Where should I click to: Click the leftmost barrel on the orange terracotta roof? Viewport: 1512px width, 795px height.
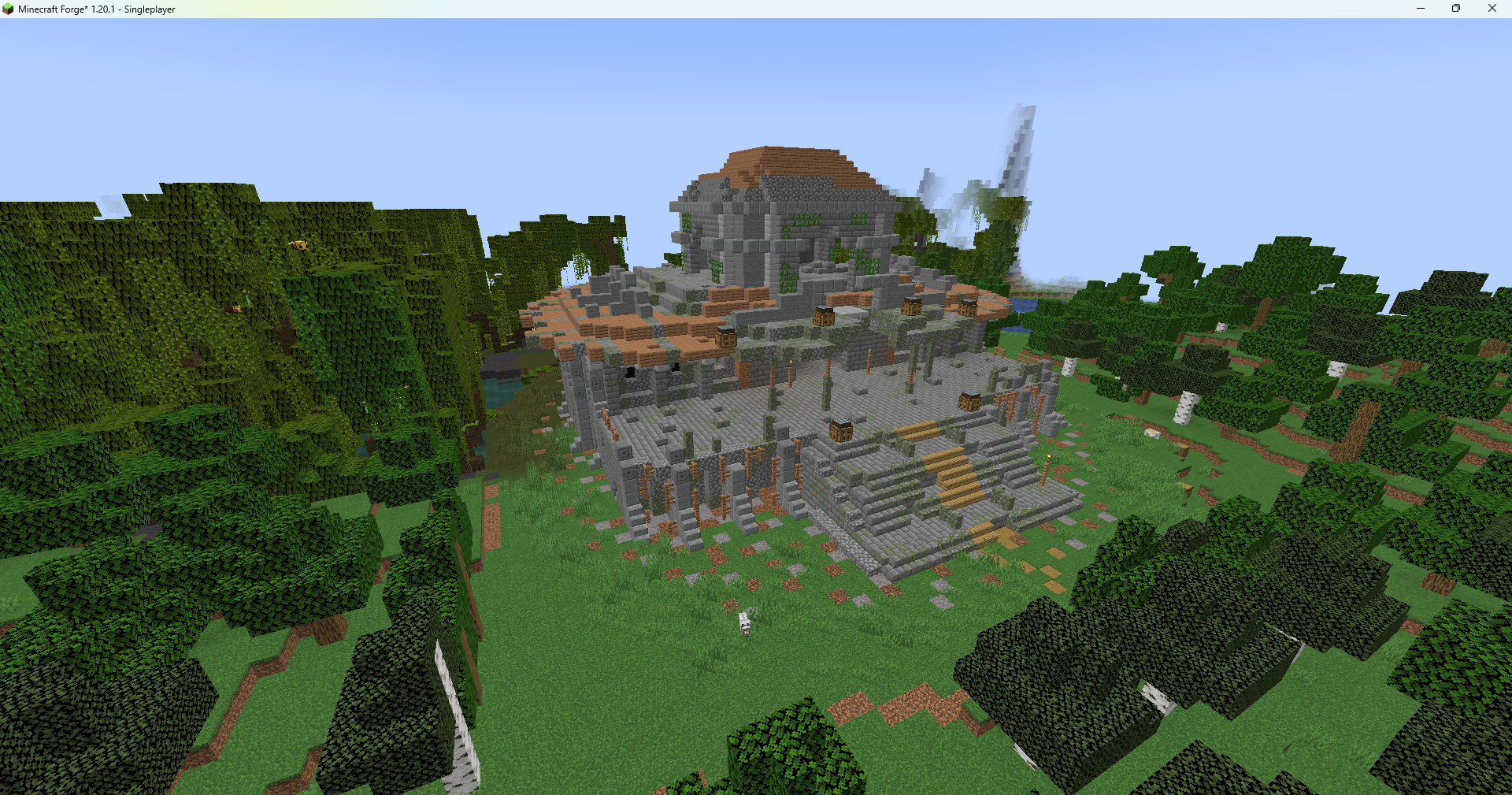725,336
